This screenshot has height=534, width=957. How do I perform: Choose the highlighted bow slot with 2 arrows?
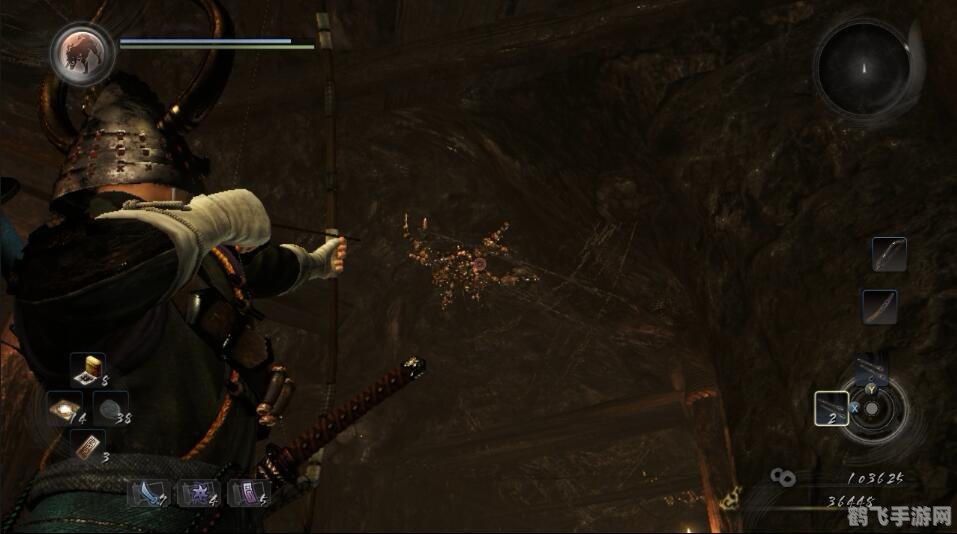831,407
